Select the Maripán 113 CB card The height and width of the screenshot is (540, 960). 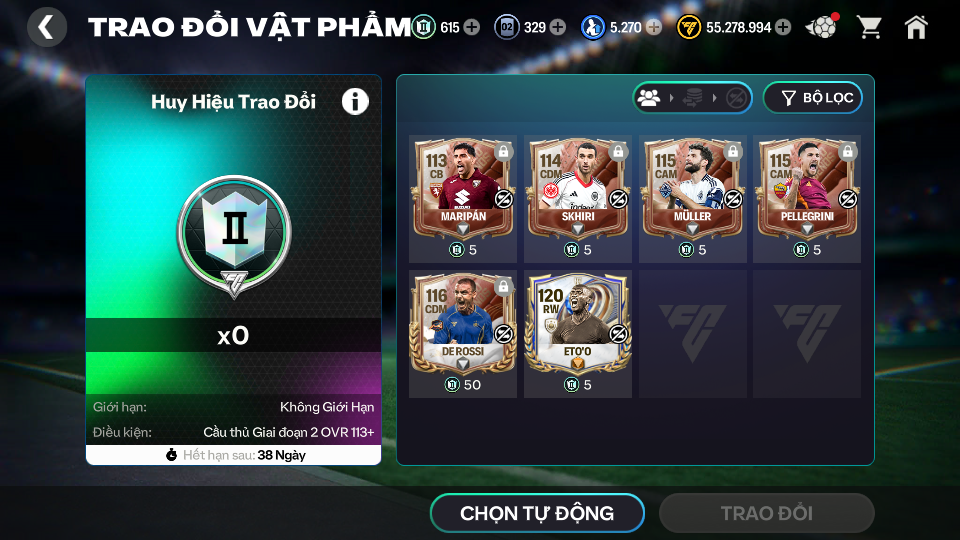463,187
